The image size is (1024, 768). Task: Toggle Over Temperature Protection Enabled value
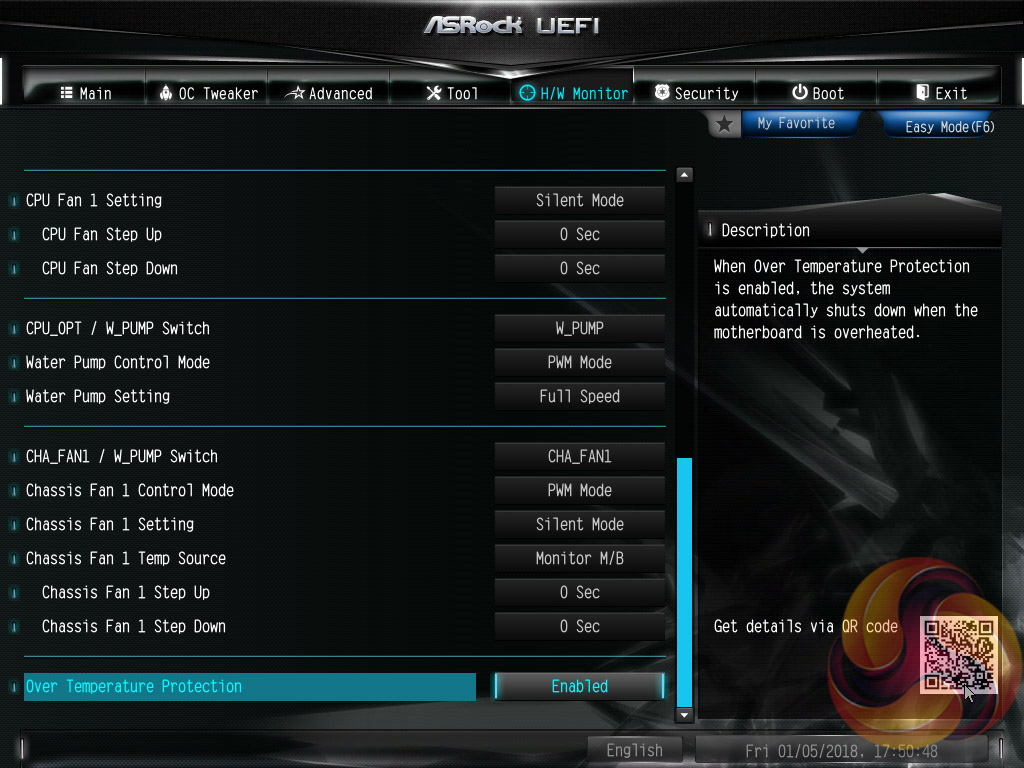[580, 686]
